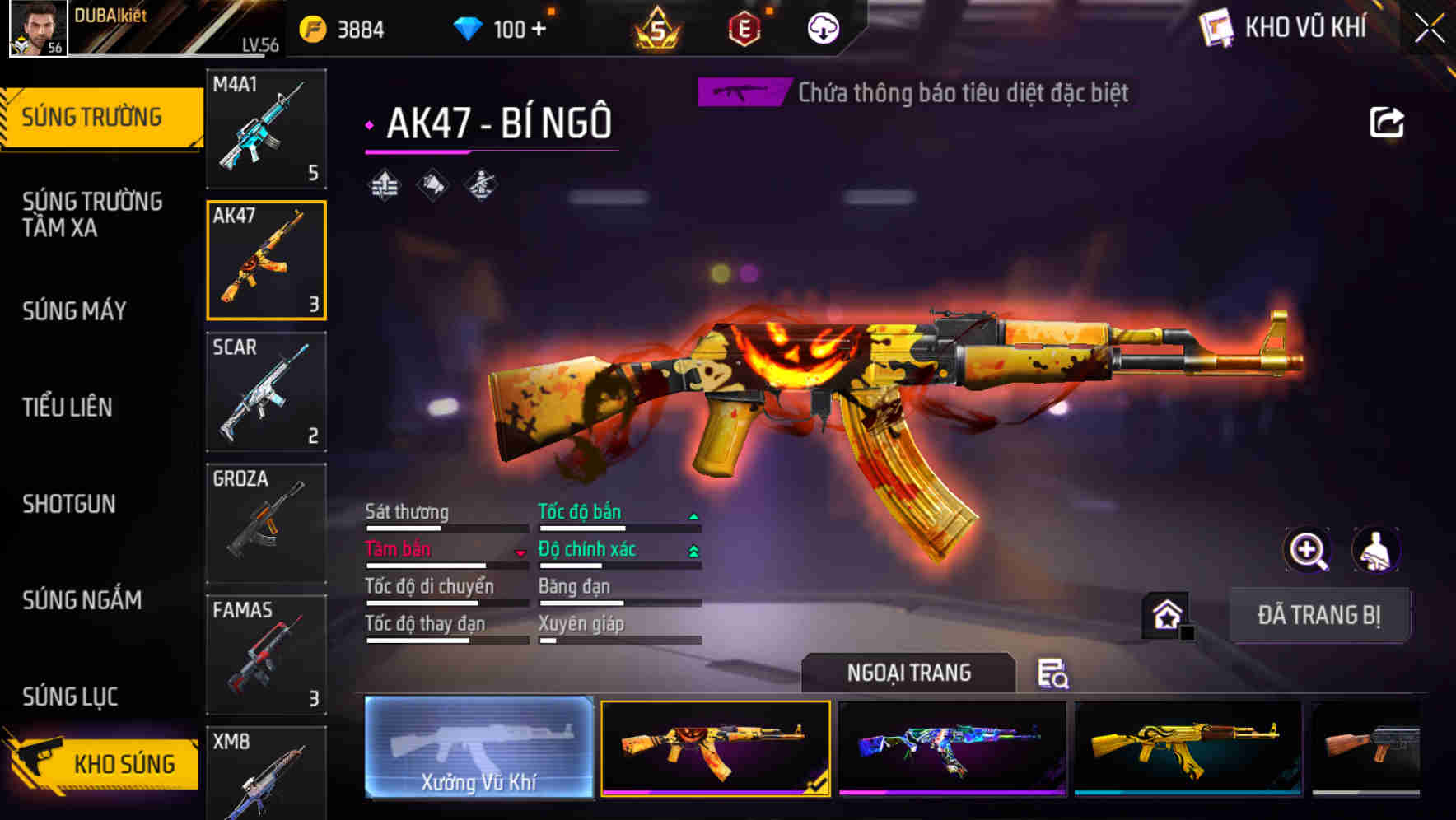This screenshot has width=1456, height=820.
Task: Open the KHO VŨ KHÍ book icon
Action: coord(1216,27)
